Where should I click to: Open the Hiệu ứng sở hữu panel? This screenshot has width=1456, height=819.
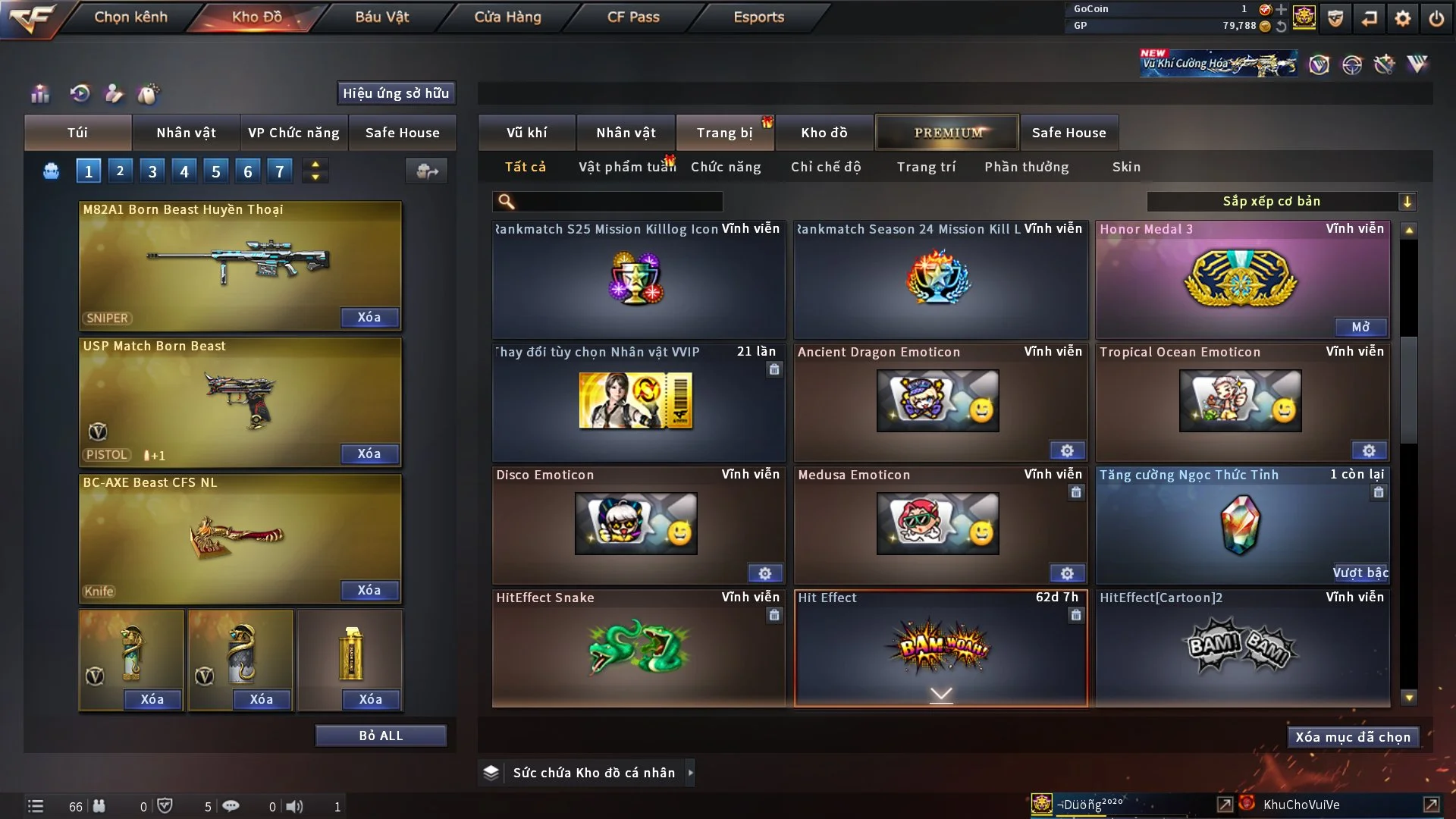click(396, 93)
